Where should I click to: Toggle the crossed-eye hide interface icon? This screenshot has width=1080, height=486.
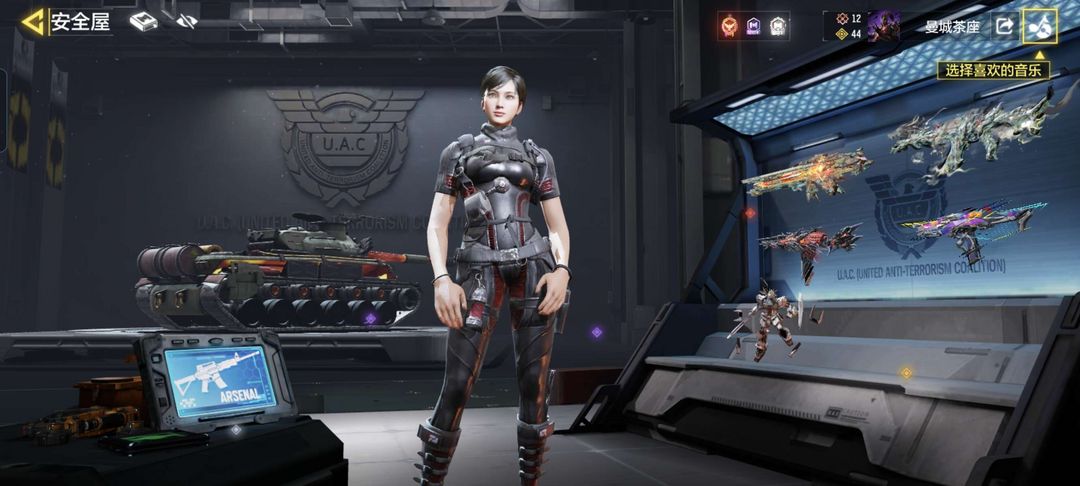pos(186,21)
